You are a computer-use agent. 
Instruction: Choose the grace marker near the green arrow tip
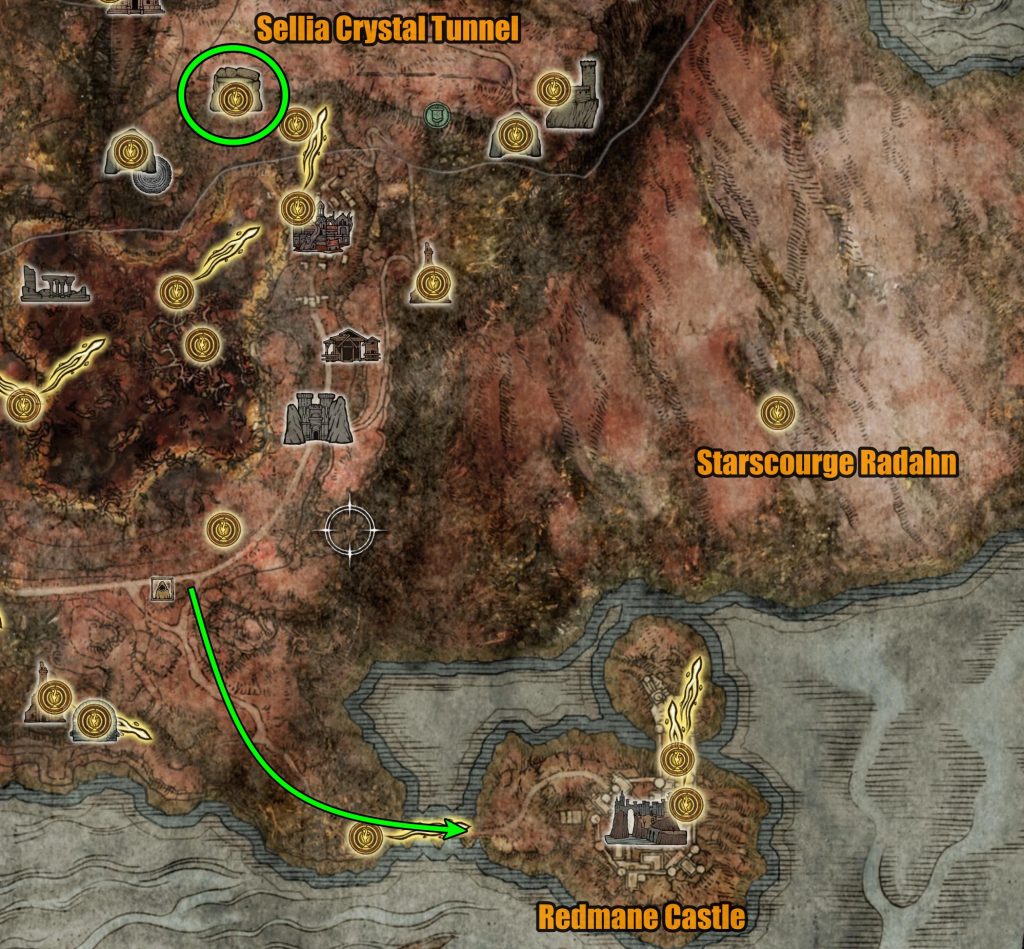pyautogui.click(x=364, y=838)
